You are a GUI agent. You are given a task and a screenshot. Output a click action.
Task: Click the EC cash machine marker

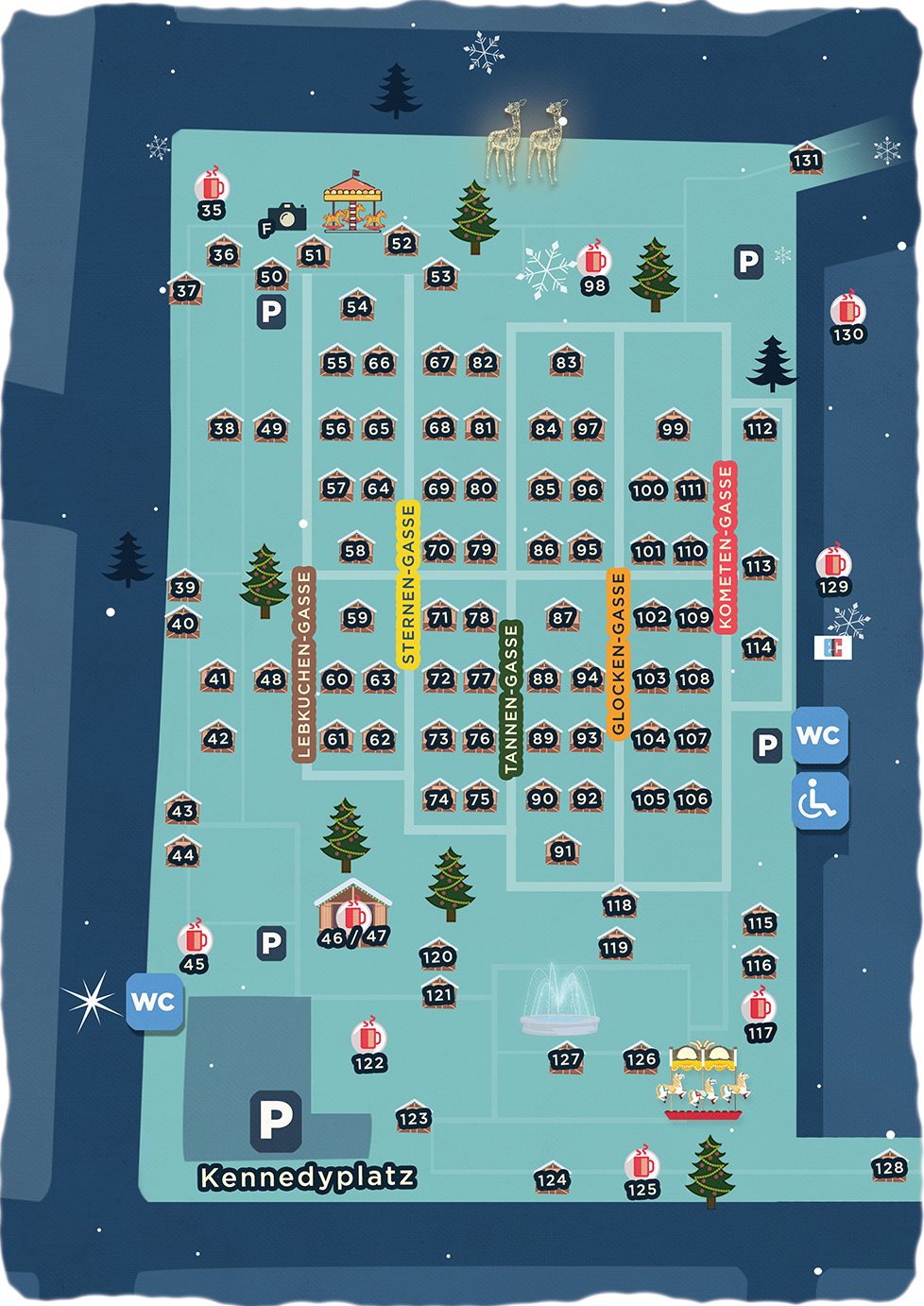832,646
